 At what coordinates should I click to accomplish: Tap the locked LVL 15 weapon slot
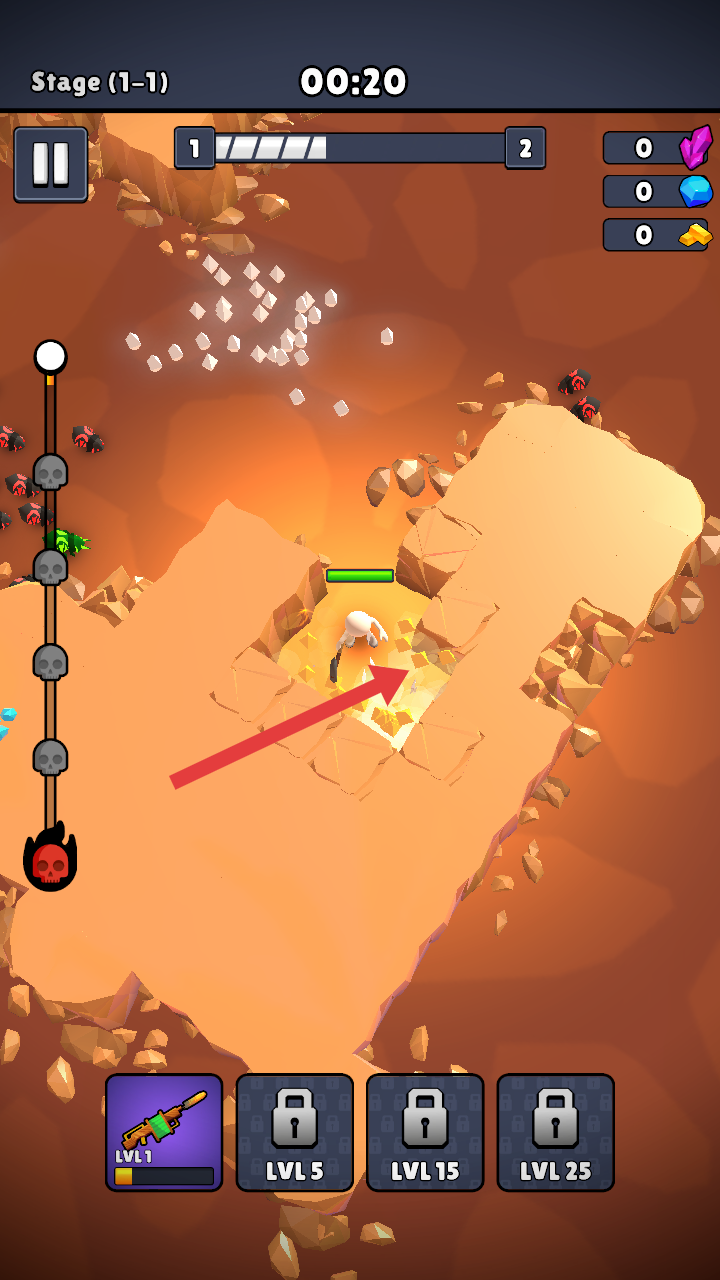(425, 1132)
